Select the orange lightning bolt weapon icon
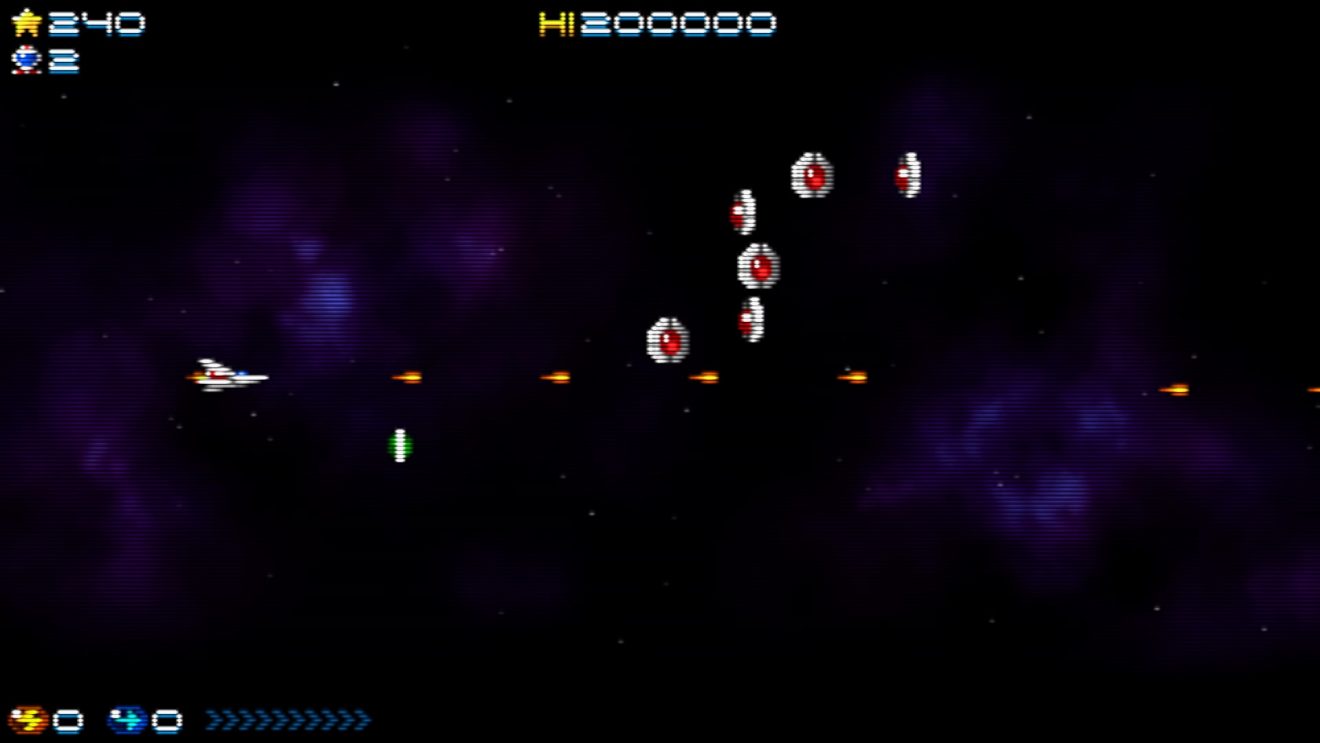Viewport: 1320px width, 743px height. click(x=27, y=720)
